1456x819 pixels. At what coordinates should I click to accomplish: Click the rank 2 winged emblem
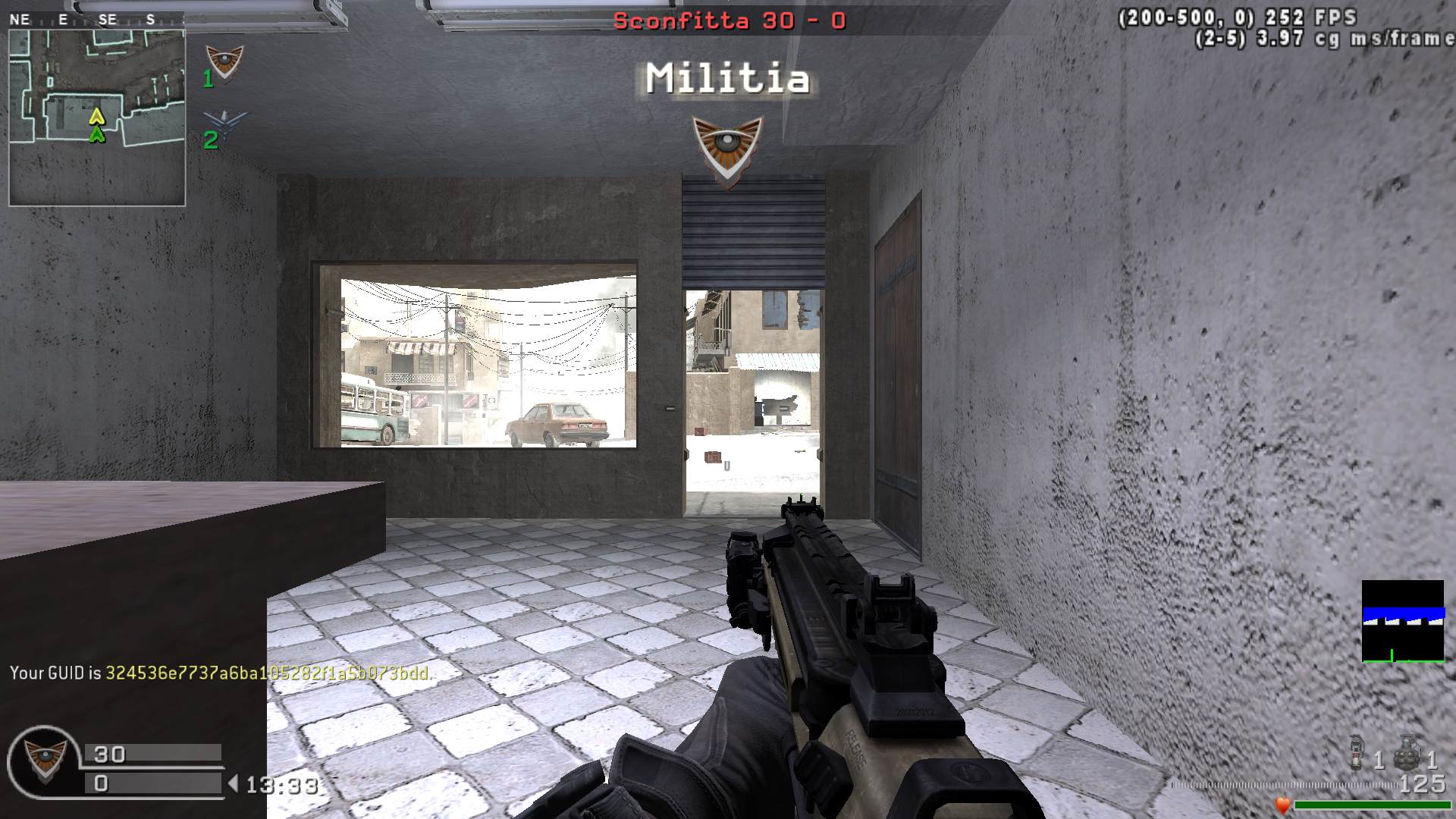click(x=225, y=123)
